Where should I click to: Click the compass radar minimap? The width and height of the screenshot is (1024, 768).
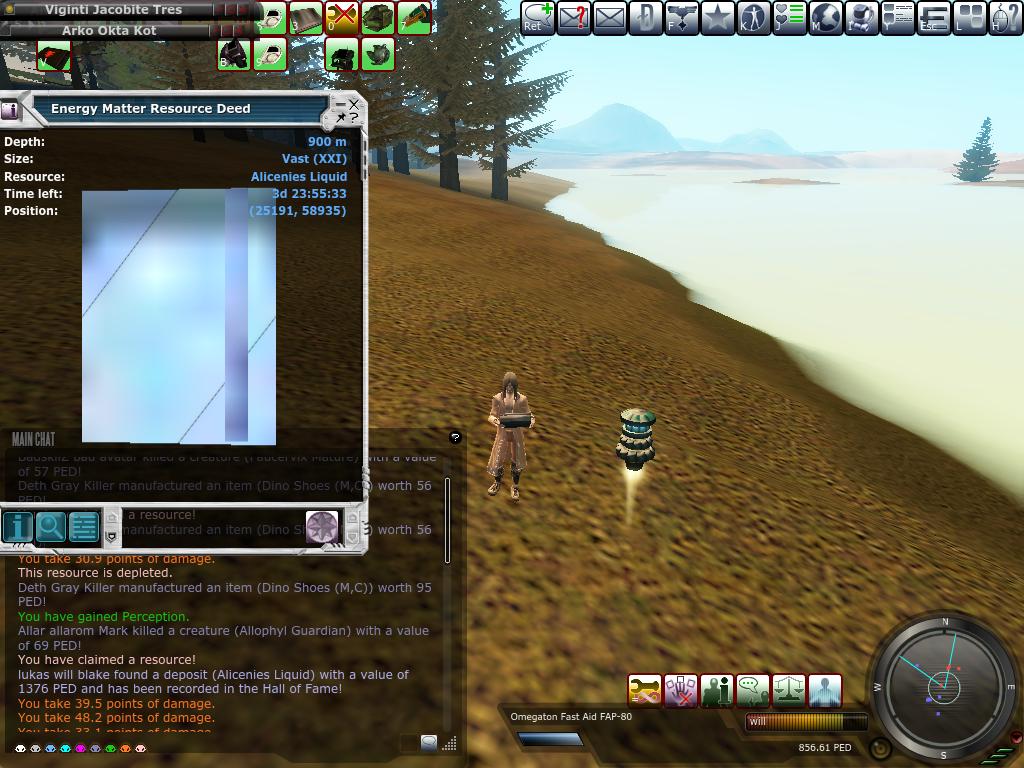(944, 686)
